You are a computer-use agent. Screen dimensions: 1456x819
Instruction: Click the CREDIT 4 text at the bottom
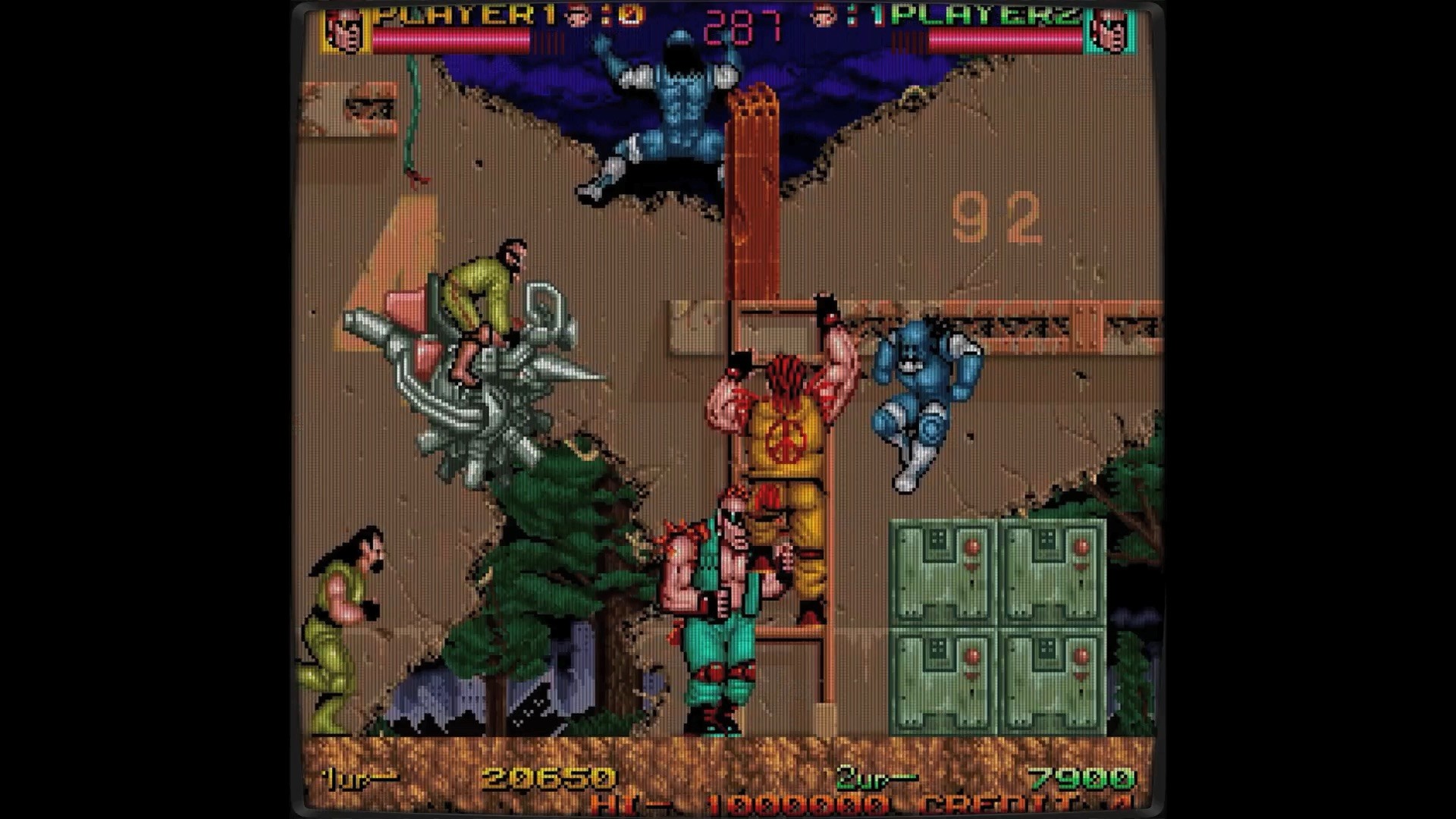coord(1001,805)
